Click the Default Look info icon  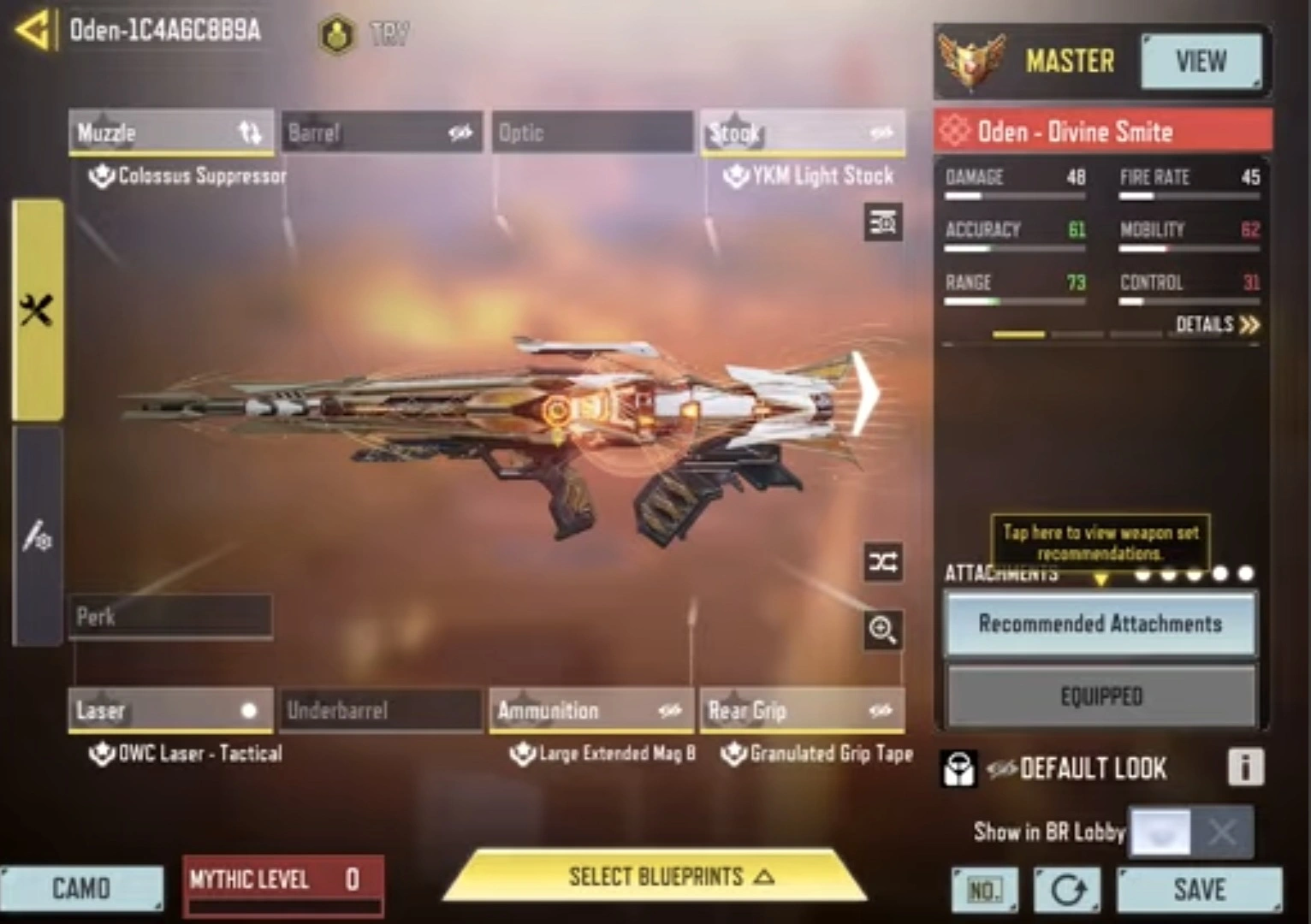point(1245,767)
